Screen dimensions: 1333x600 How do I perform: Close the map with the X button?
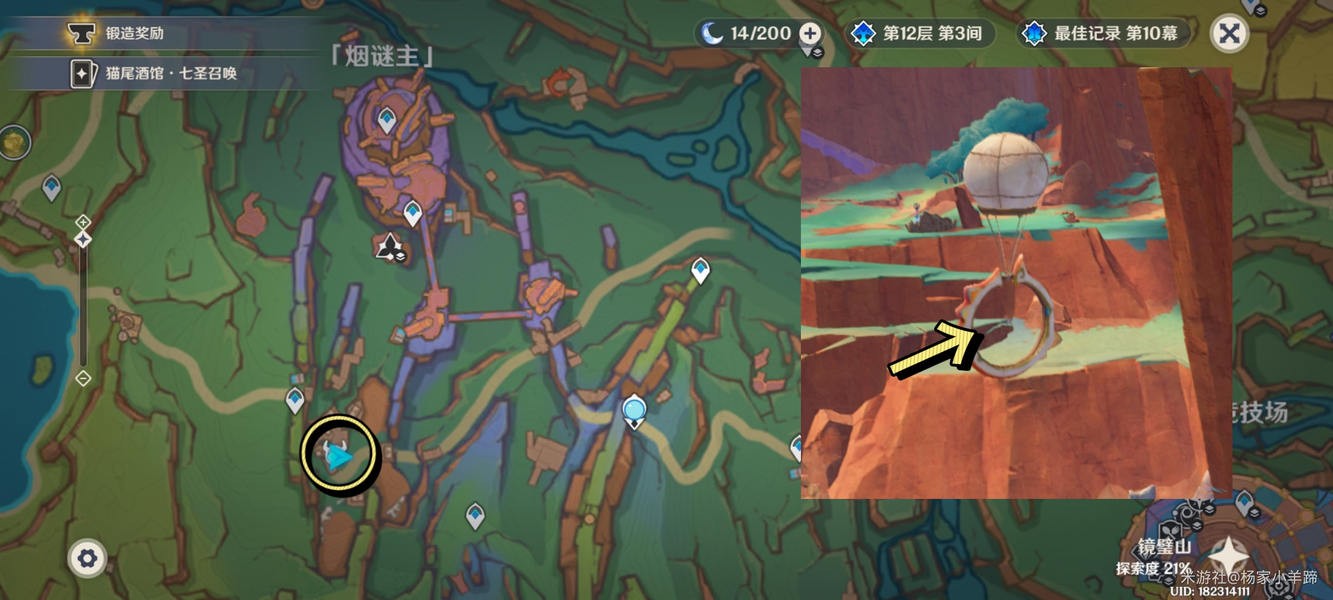click(x=1229, y=34)
